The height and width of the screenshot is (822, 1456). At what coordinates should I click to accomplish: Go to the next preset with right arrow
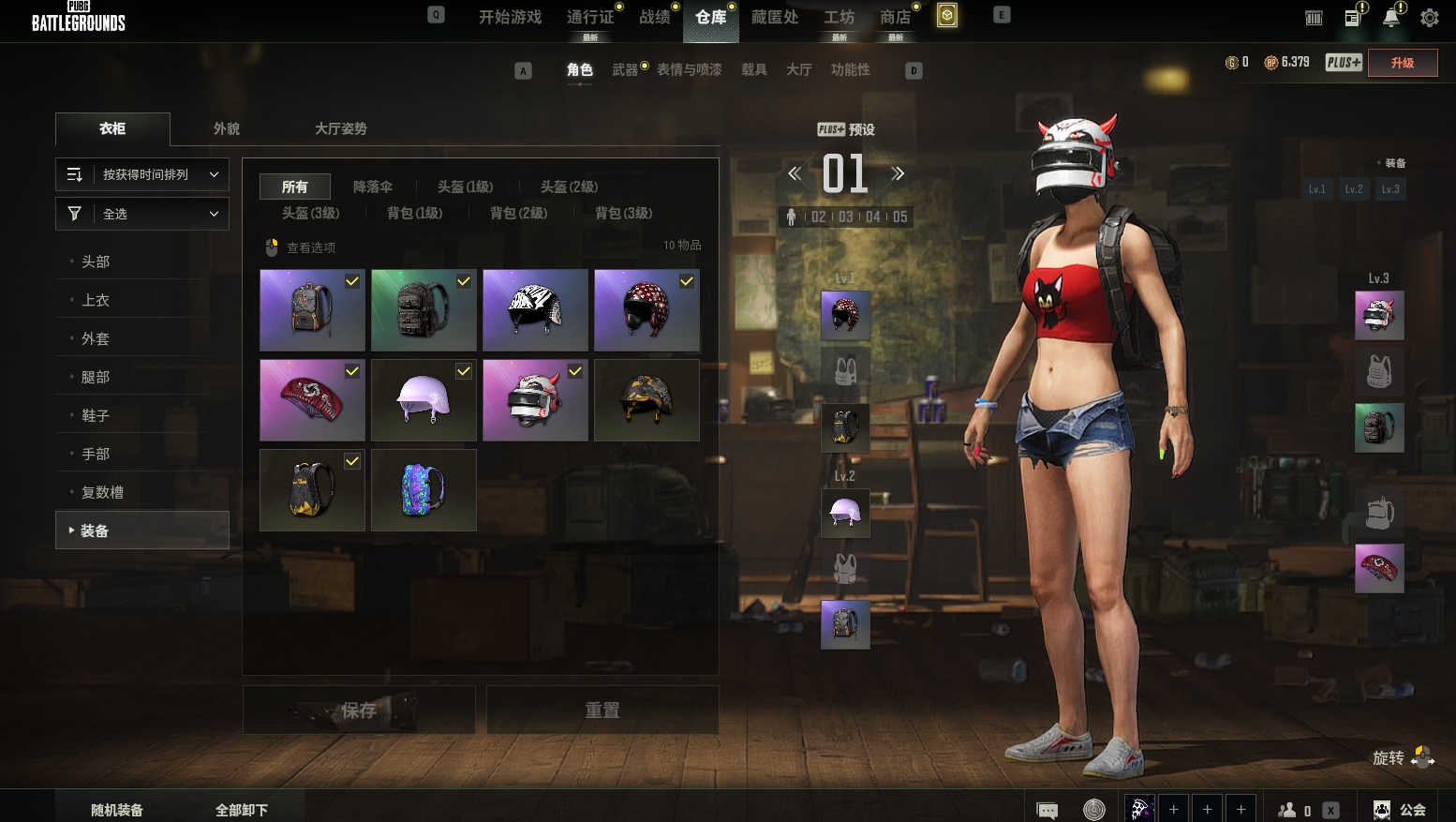[x=898, y=173]
